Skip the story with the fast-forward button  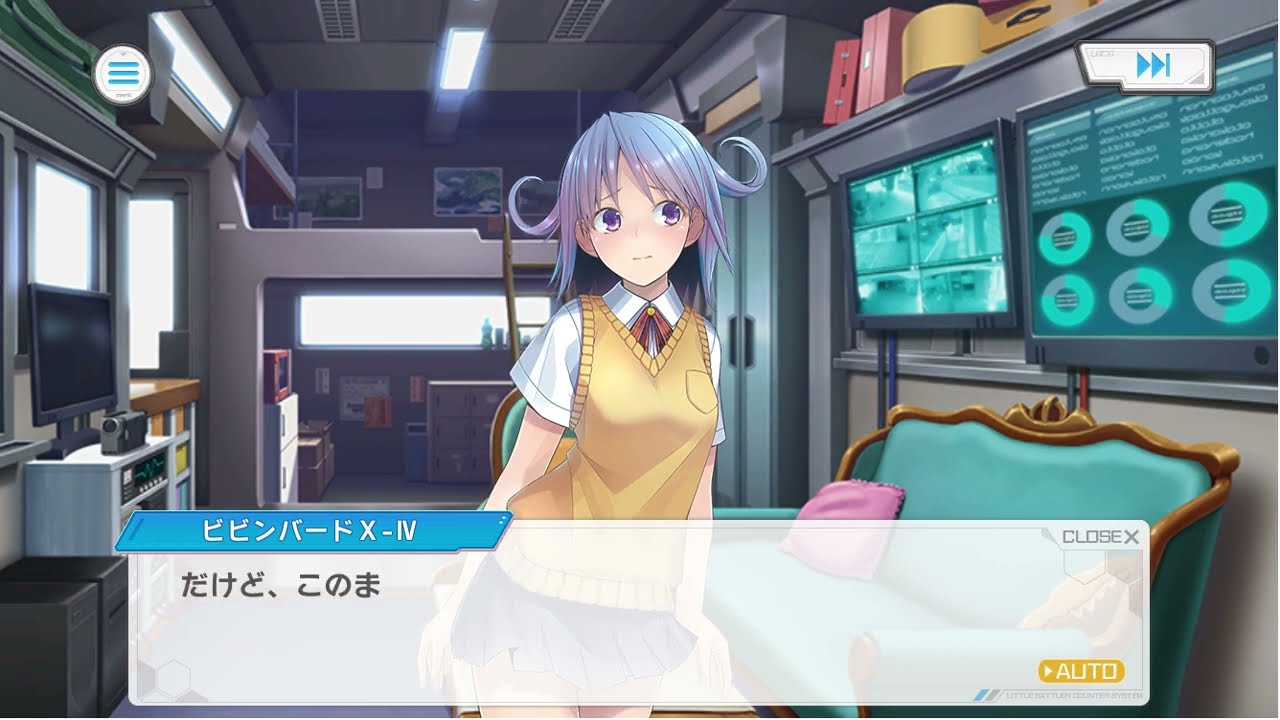pyautogui.click(x=1150, y=67)
